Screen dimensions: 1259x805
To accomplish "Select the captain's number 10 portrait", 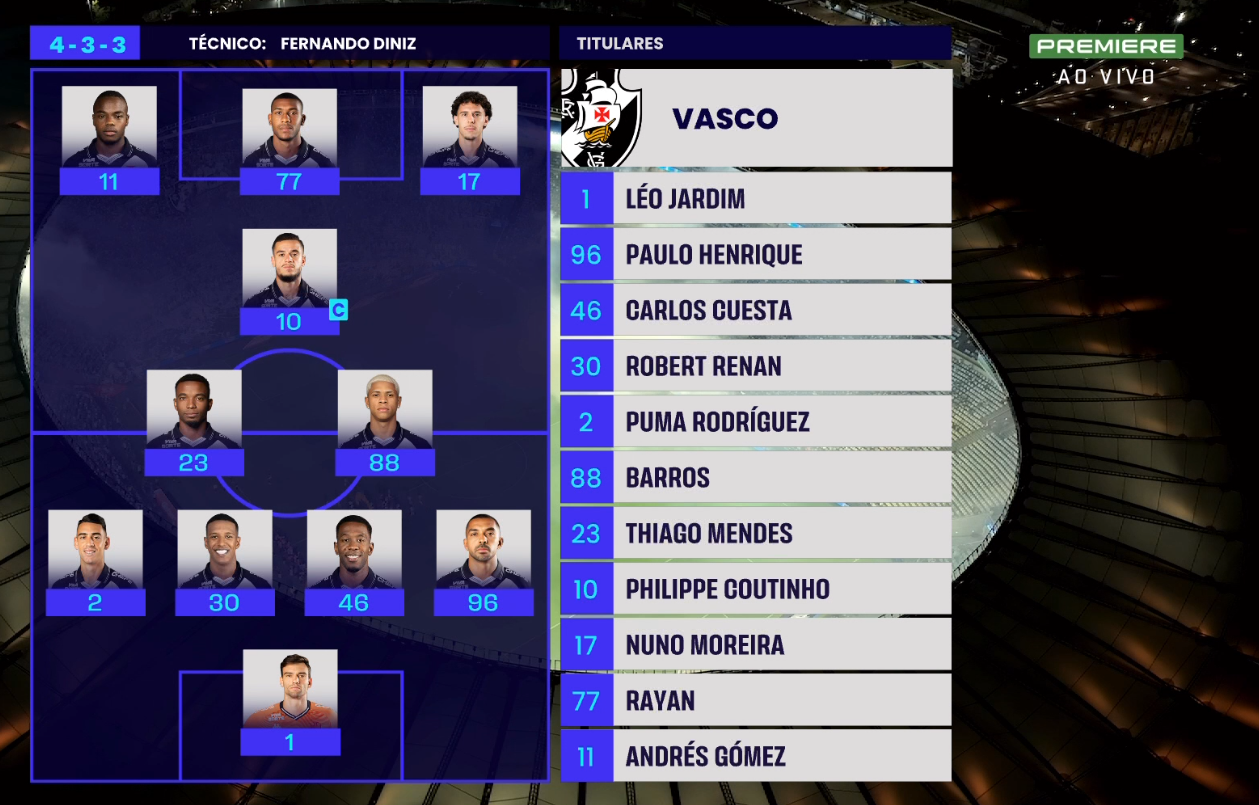I will click(x=290, y=268).
